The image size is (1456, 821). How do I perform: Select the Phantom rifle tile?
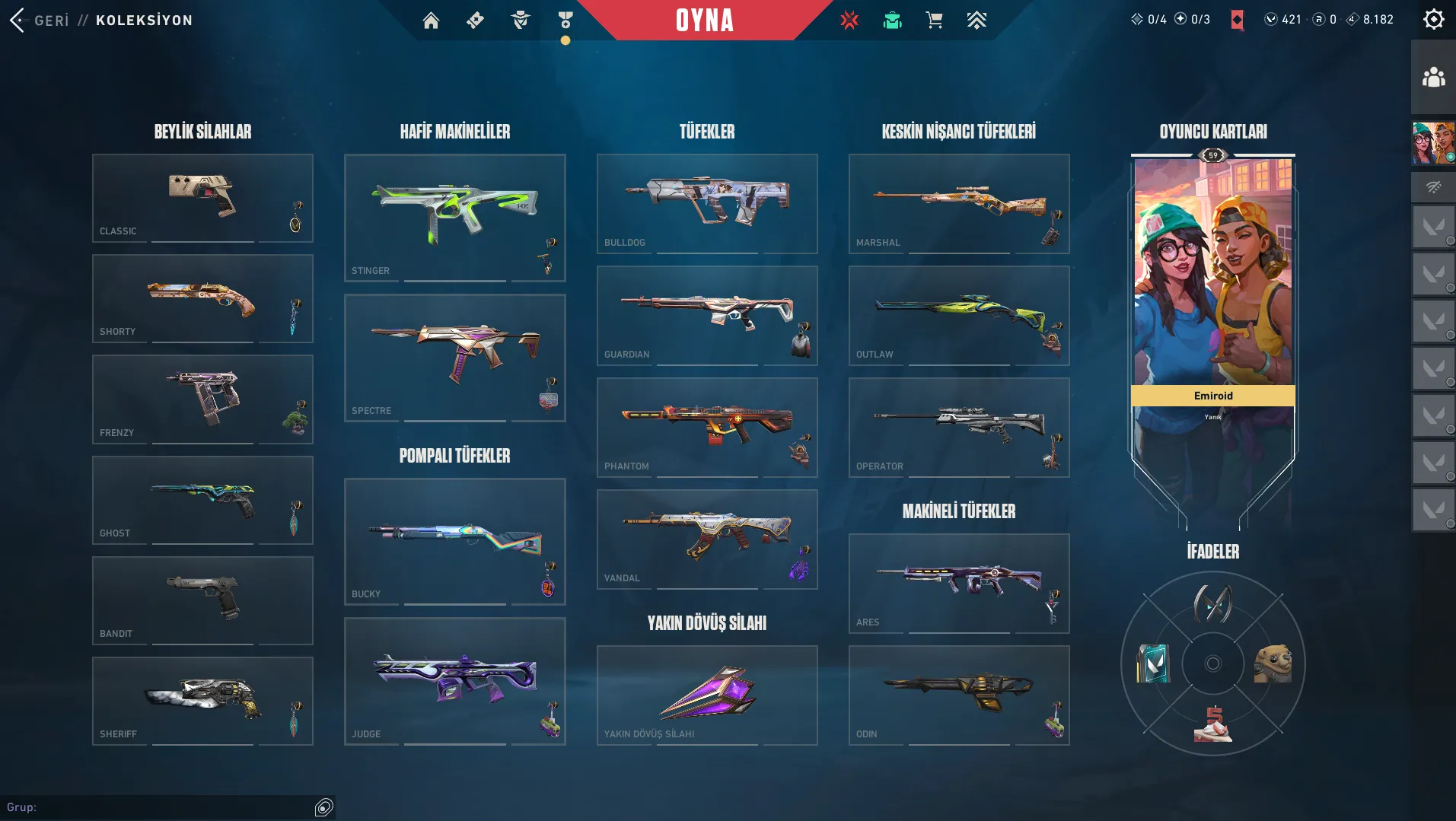point(706,427)
